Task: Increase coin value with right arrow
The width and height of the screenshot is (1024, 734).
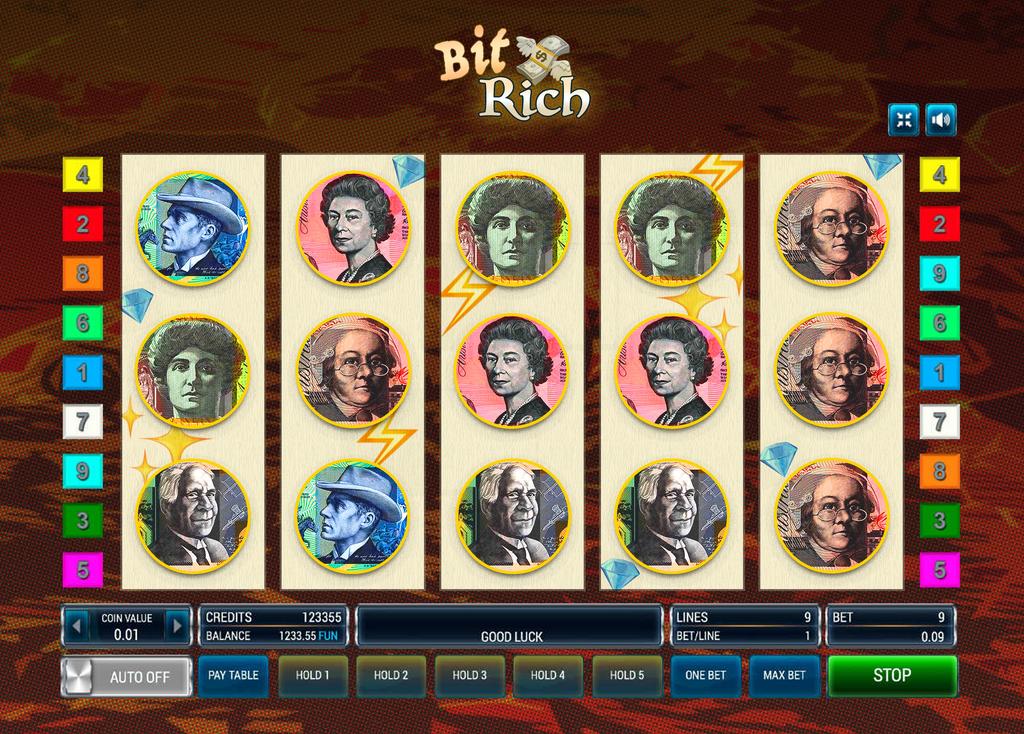Action: click(177, 626)
